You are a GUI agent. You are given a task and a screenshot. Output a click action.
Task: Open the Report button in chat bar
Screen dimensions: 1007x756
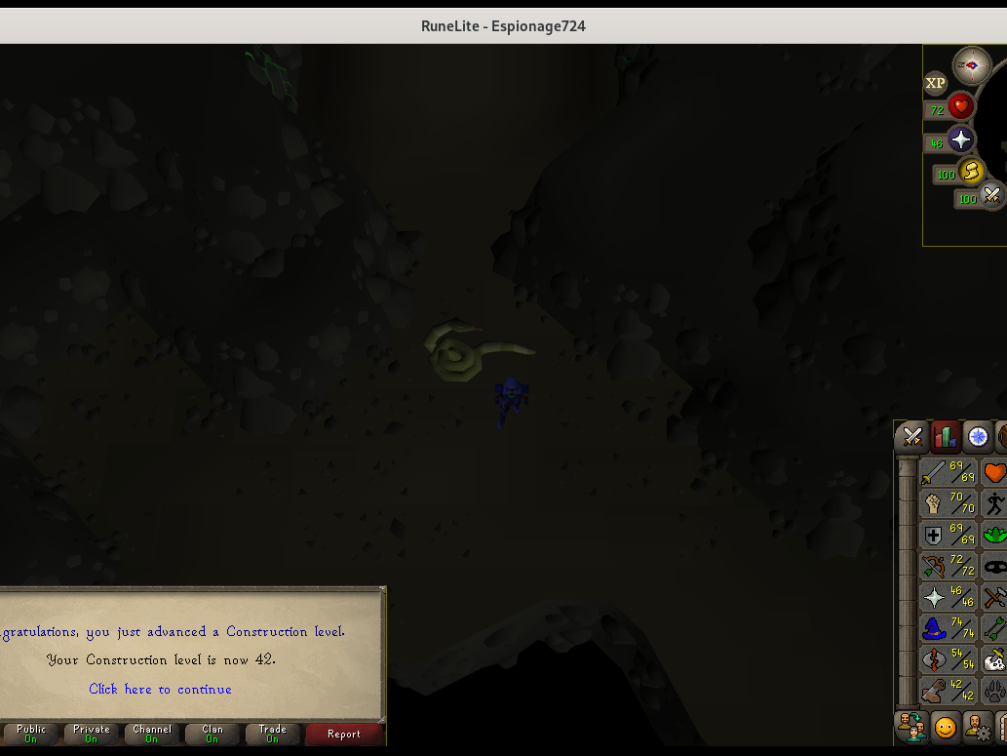[x=343, y=734]
